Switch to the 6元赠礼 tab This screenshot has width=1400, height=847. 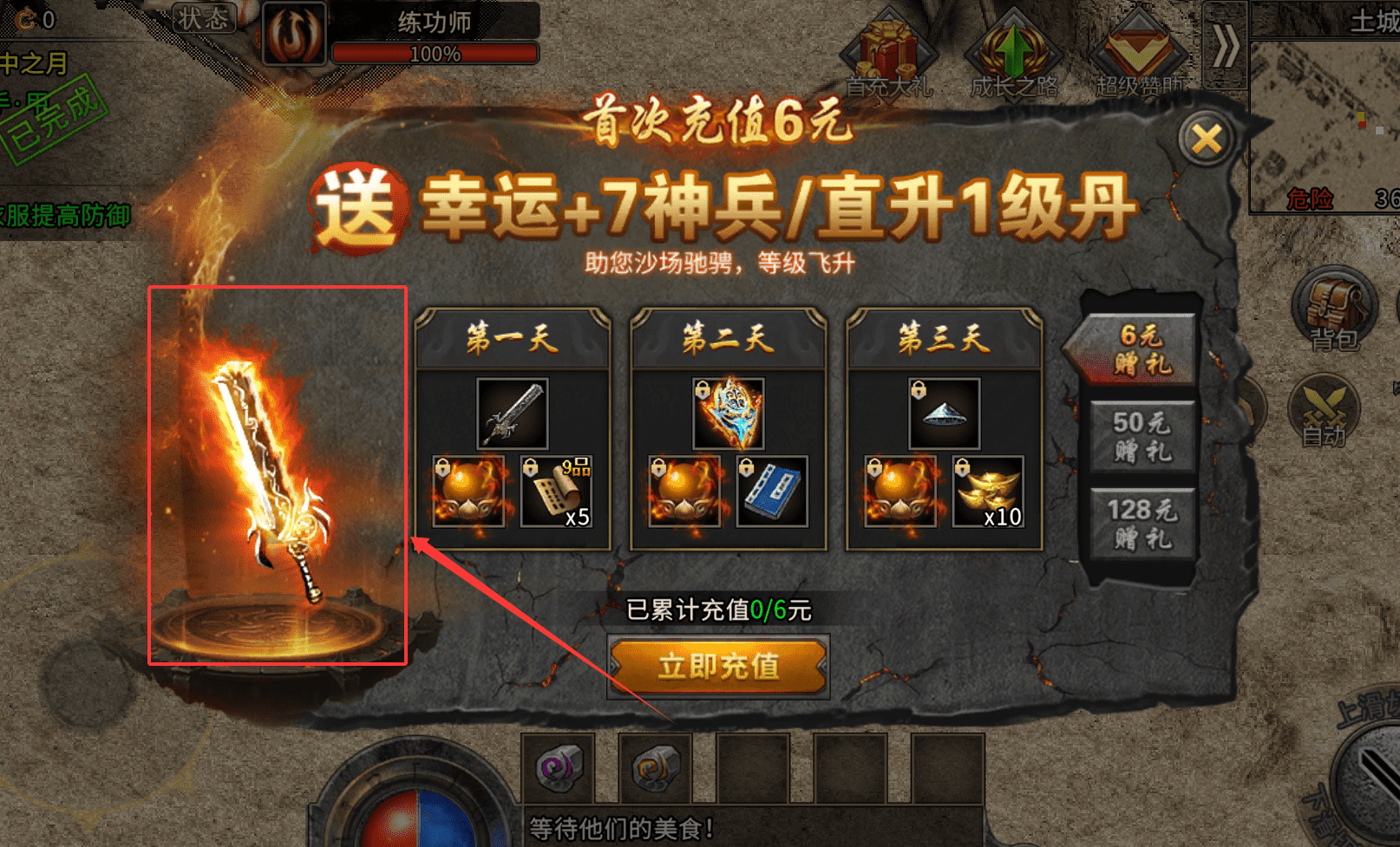click(x=1142, y=349)
